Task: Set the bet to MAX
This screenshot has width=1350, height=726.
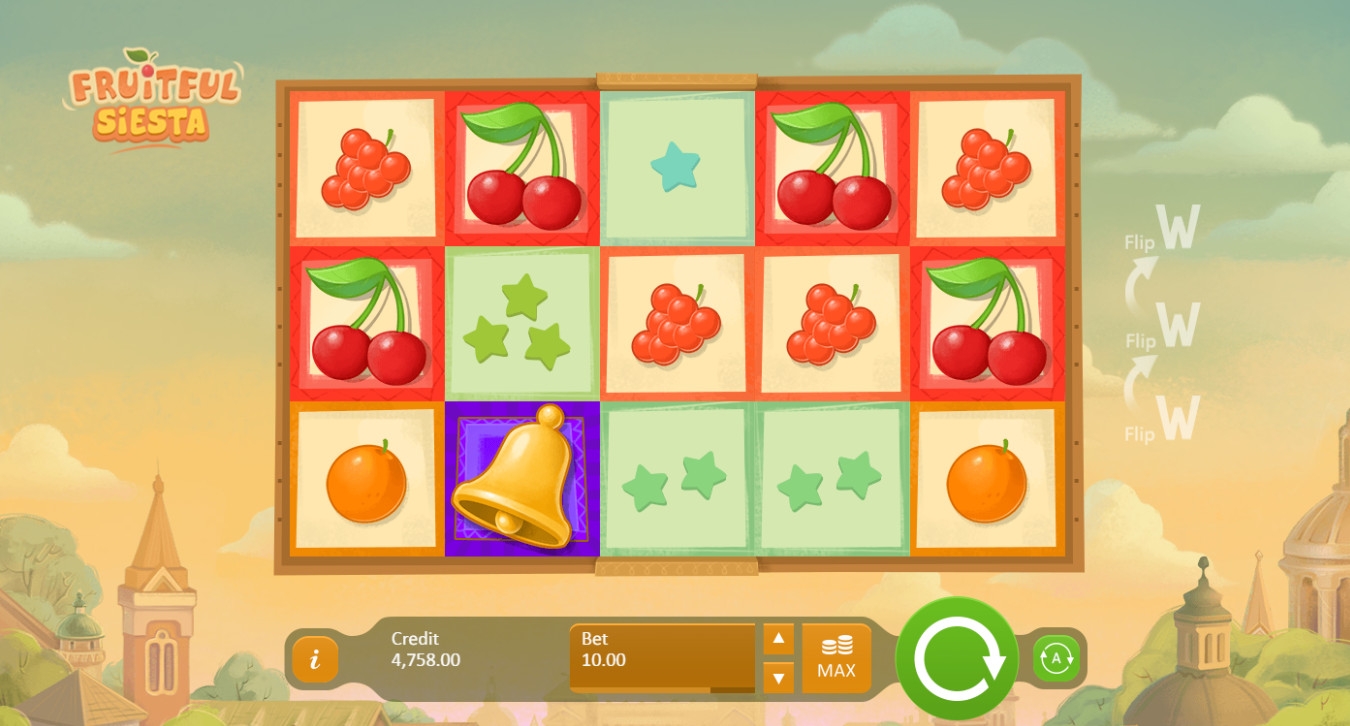Action: [836, 658]
